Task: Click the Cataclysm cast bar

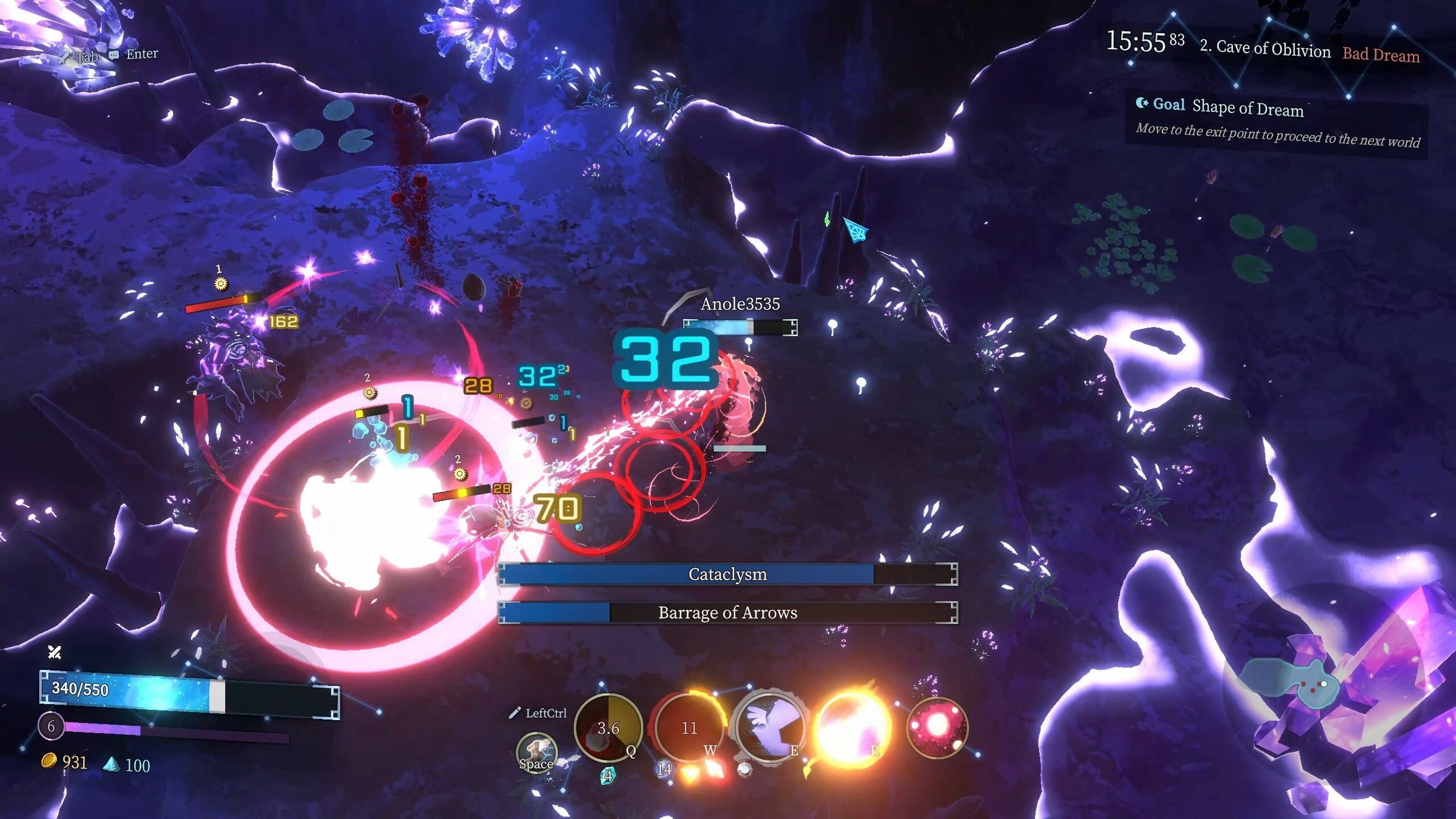Action: click(727, 574)
